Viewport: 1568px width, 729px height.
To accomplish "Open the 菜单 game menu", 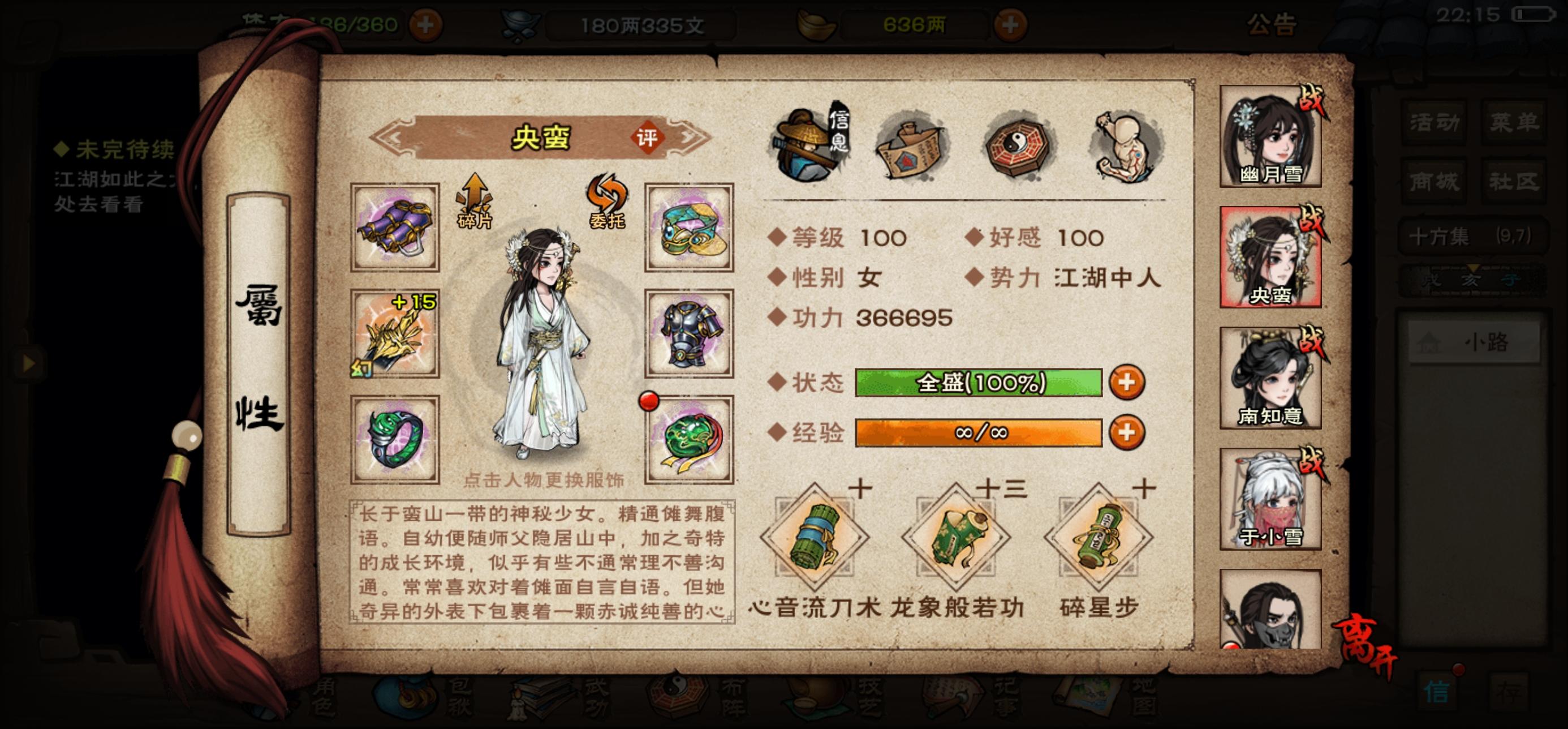I will (x=1515, y=121).
